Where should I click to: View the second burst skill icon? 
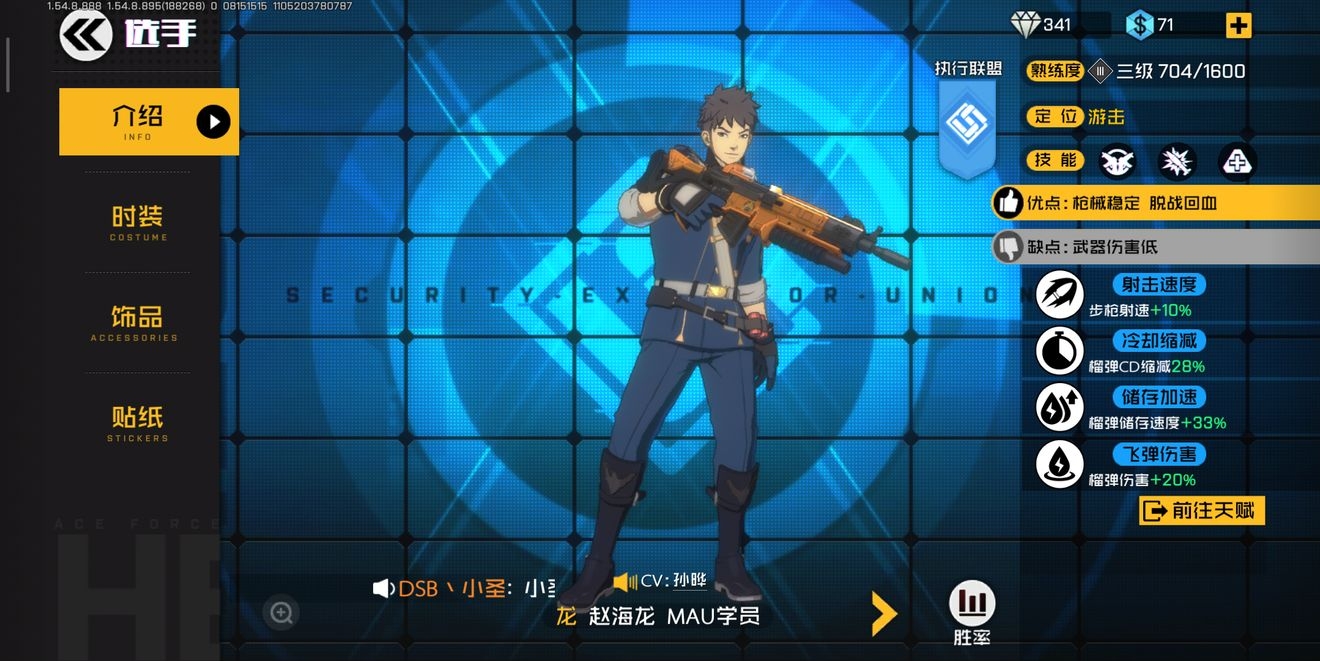(x=1177, y=161)
